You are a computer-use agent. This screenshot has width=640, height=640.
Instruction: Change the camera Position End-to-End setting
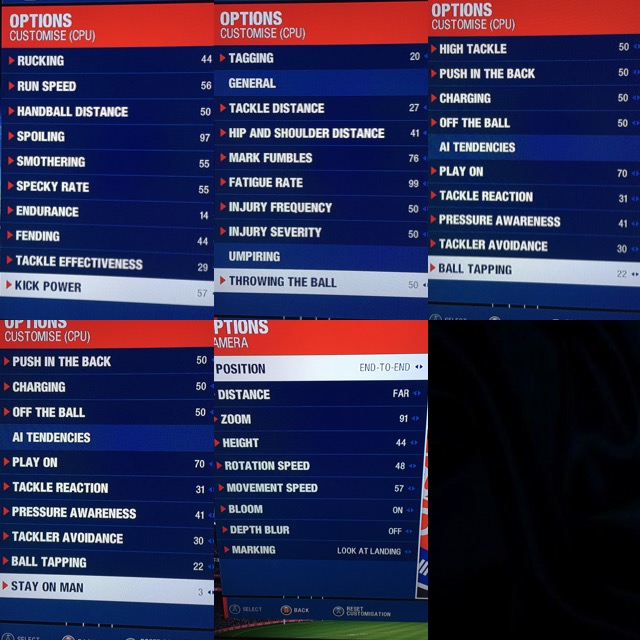320,368
